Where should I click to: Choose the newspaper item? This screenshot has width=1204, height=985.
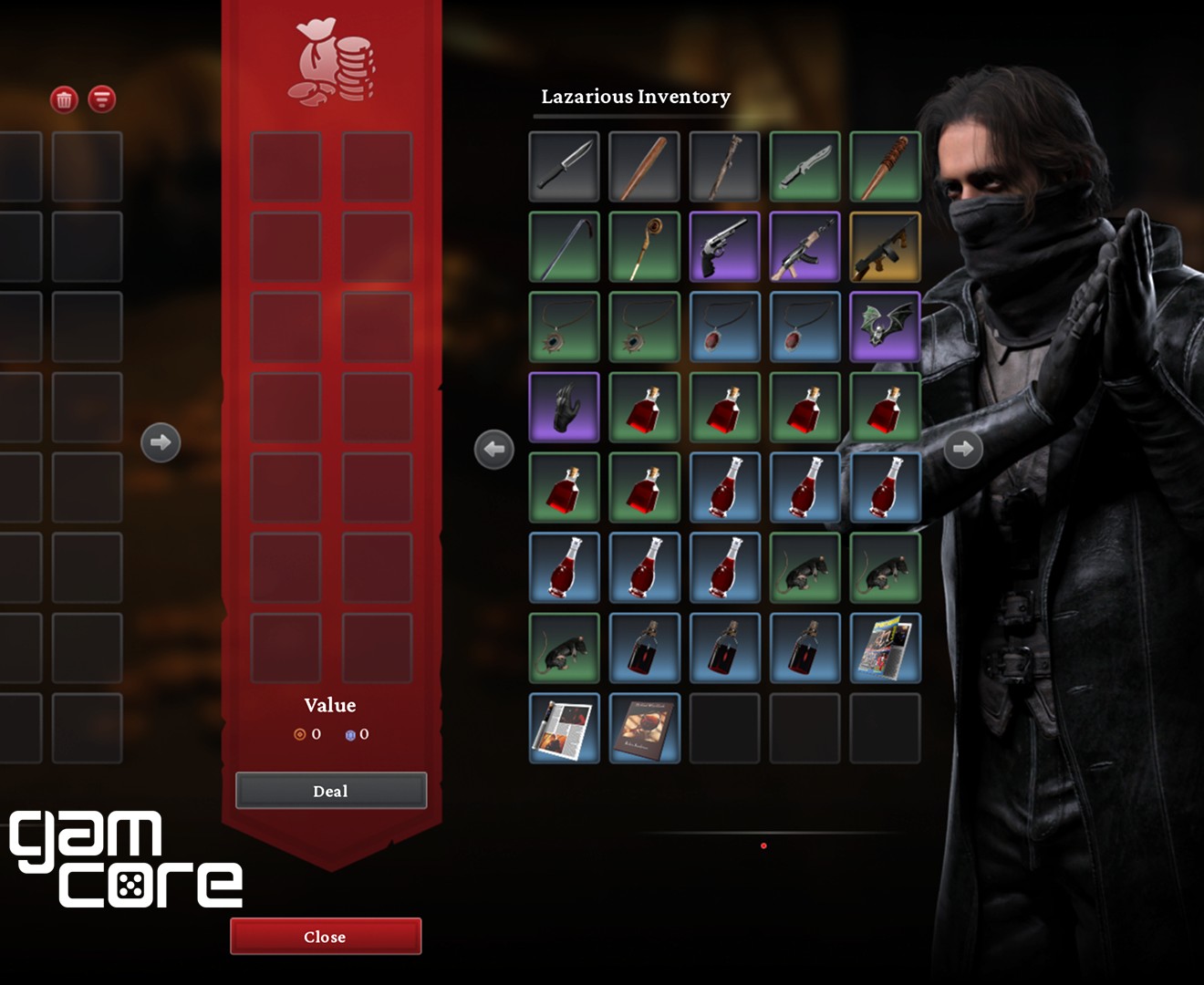564,729
